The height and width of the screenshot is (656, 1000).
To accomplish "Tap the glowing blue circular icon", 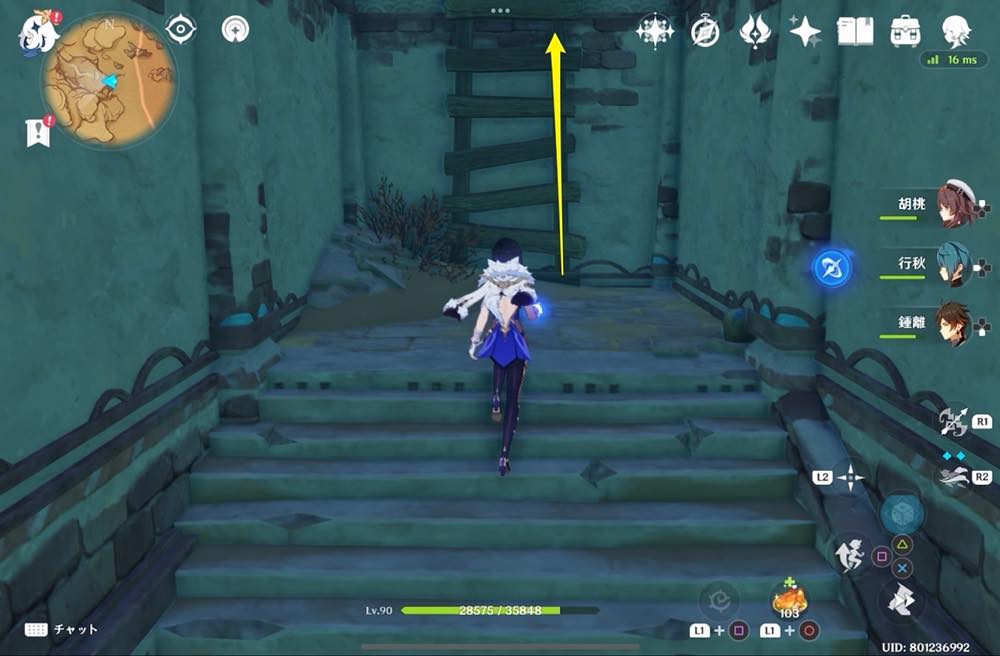I will pos(832,268).
